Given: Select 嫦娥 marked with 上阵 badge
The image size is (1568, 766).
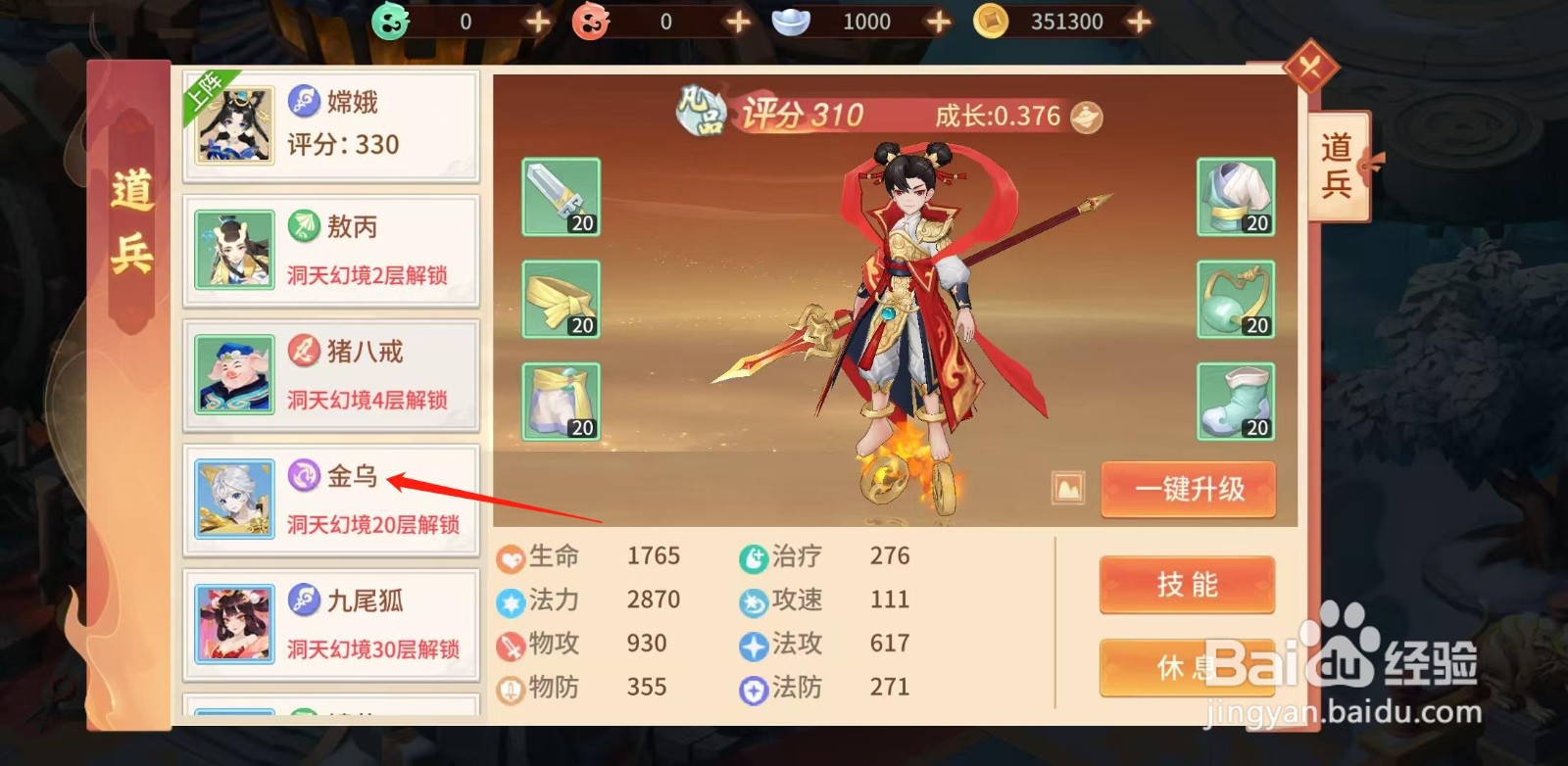Looking at the screenshot, I should pos(330,124).
